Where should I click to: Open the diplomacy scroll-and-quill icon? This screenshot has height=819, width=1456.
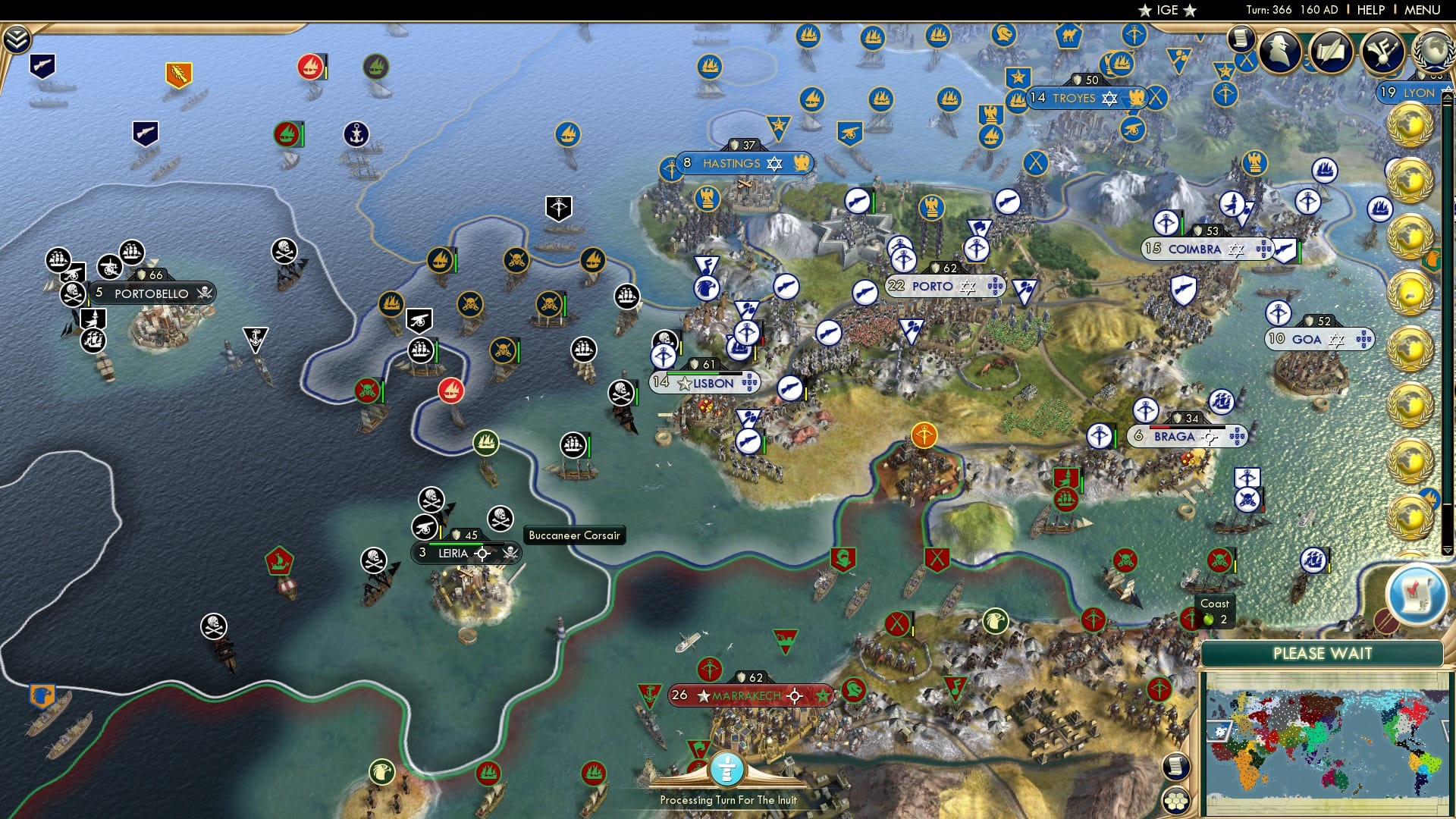coord(1330,50)
